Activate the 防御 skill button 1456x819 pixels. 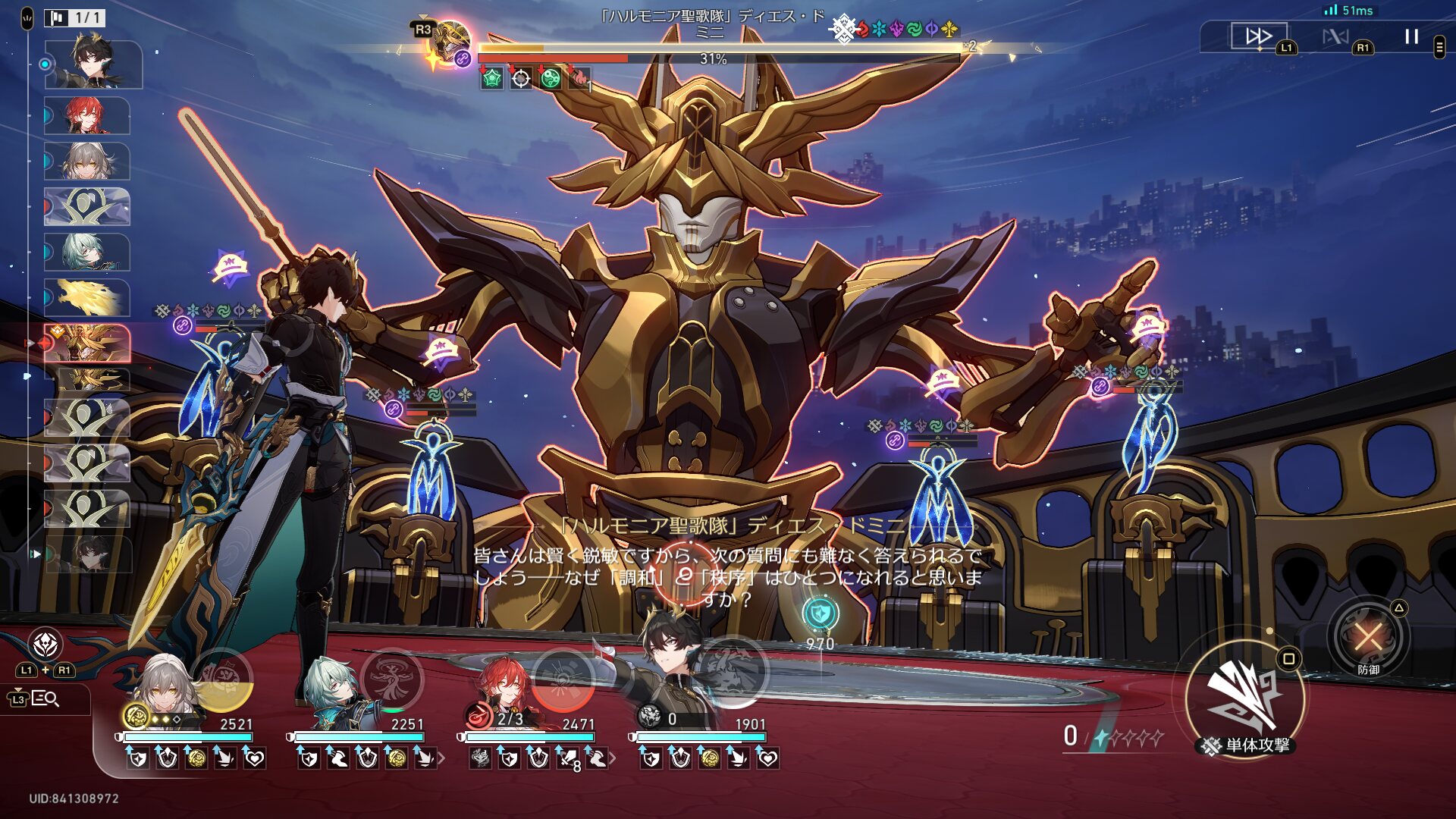point(1368,637)
